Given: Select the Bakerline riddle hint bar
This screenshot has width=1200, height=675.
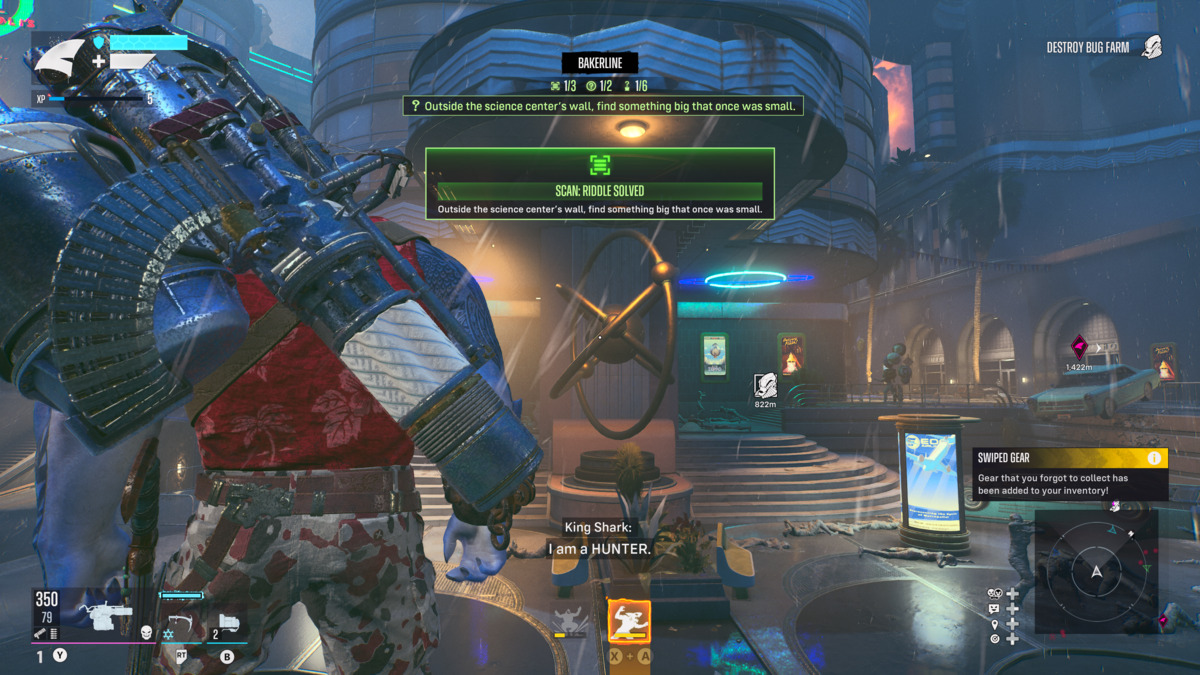Looking at the screenshot, I should [x=603, y=106].
